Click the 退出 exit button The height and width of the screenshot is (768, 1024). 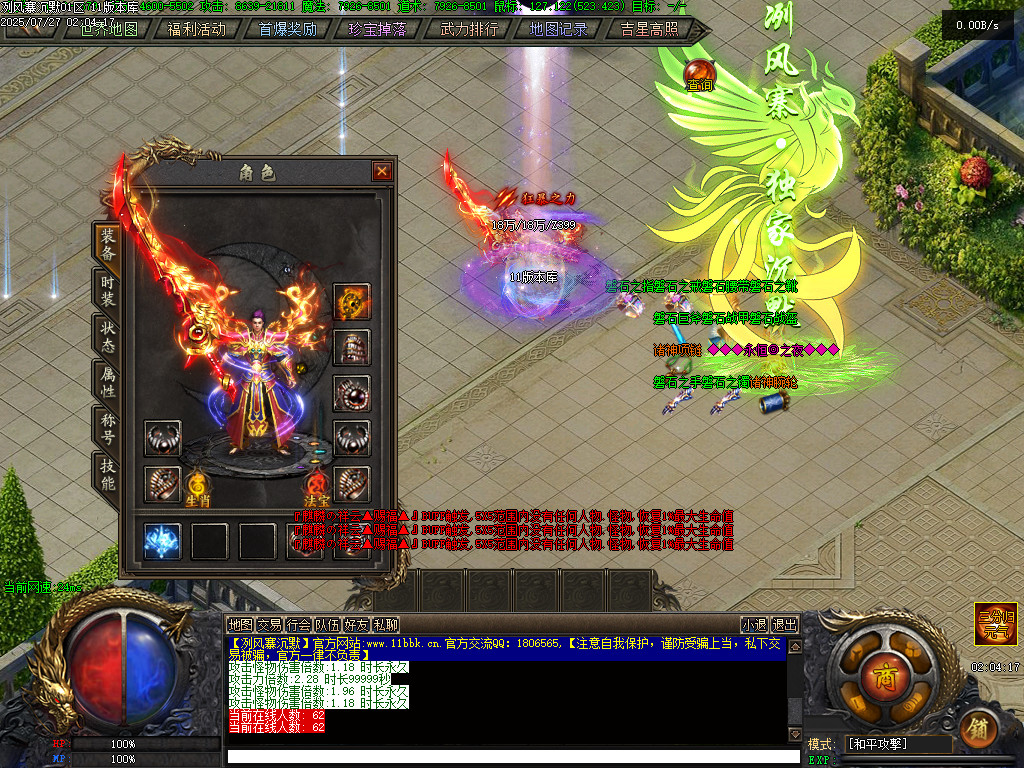786,625
